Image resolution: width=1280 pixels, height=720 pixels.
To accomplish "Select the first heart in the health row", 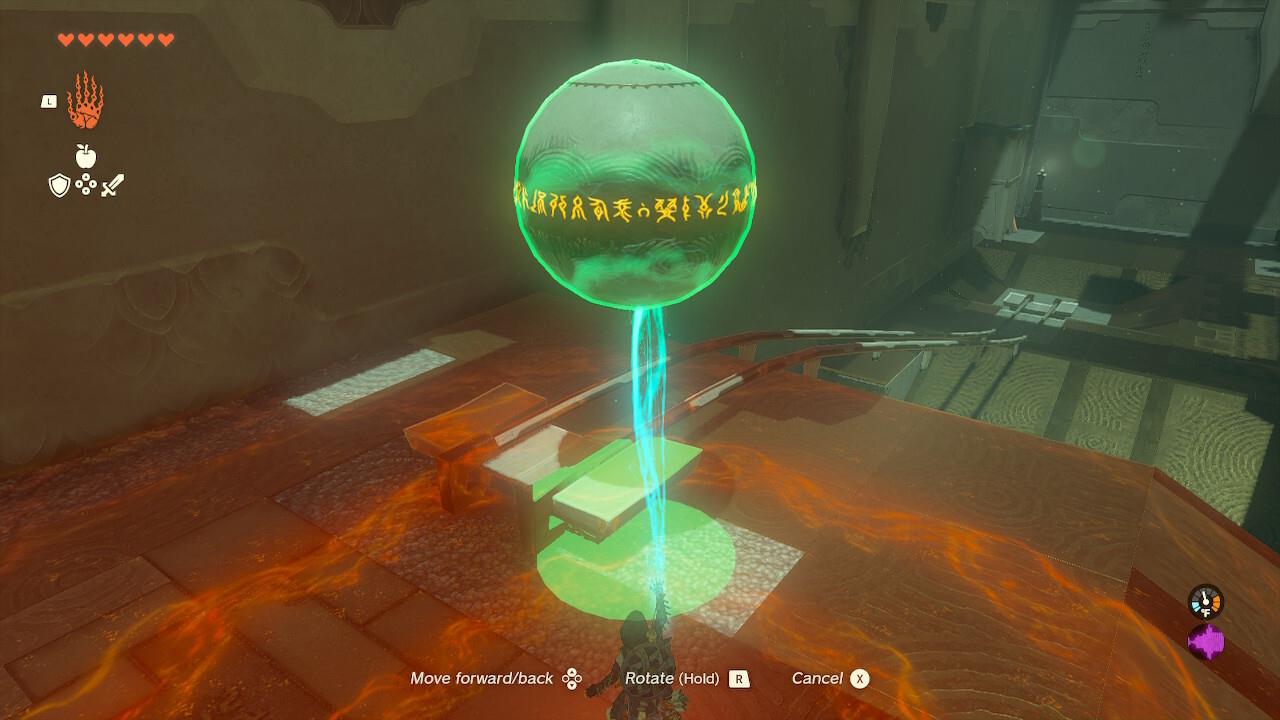I will (66, 38).
